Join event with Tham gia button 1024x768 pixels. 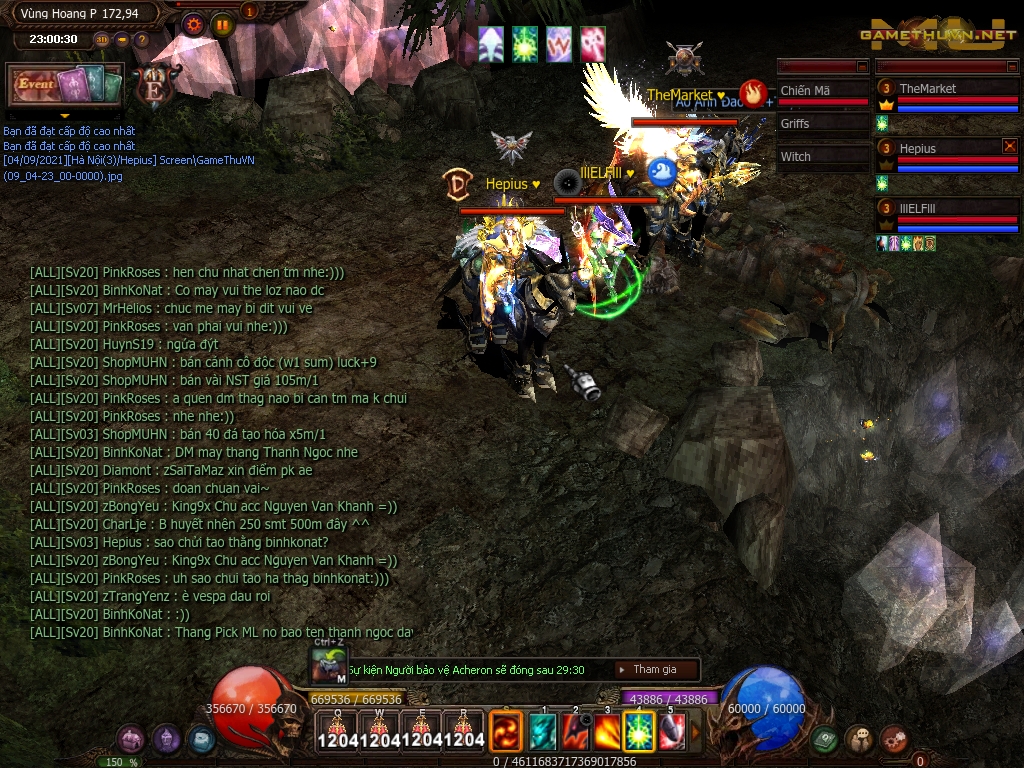654,670
